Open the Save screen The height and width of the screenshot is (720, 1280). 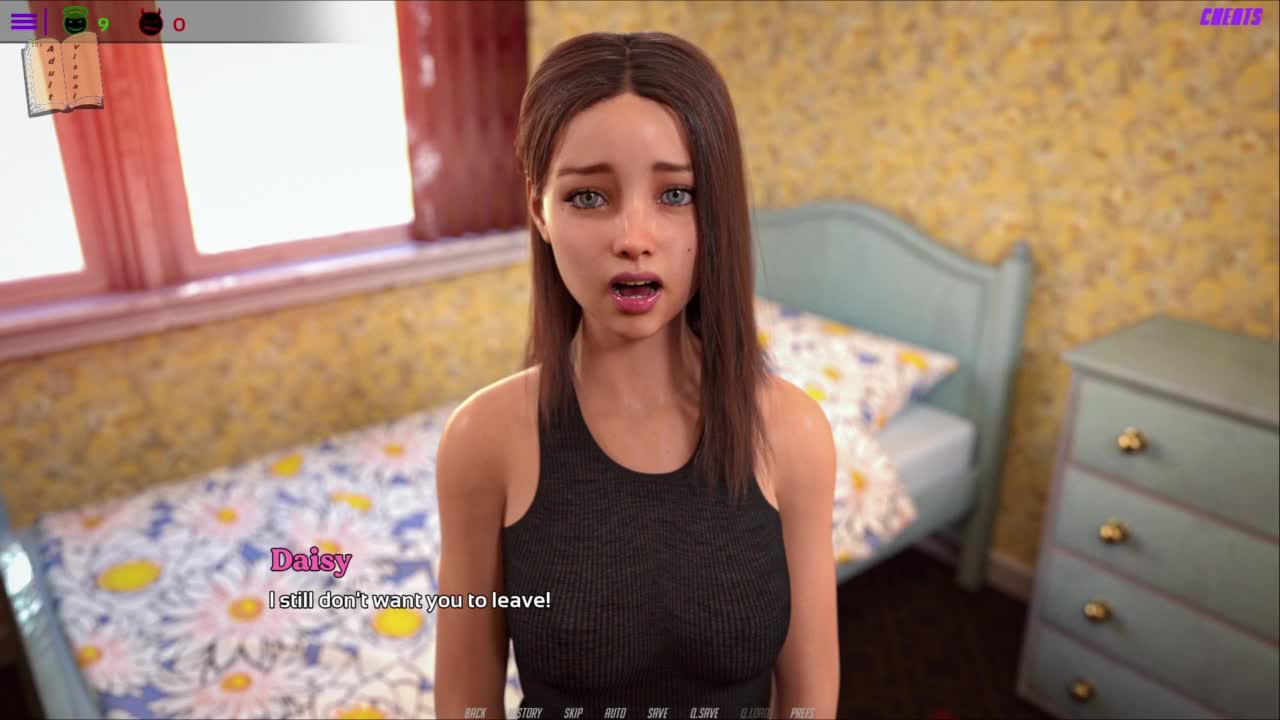657,712
